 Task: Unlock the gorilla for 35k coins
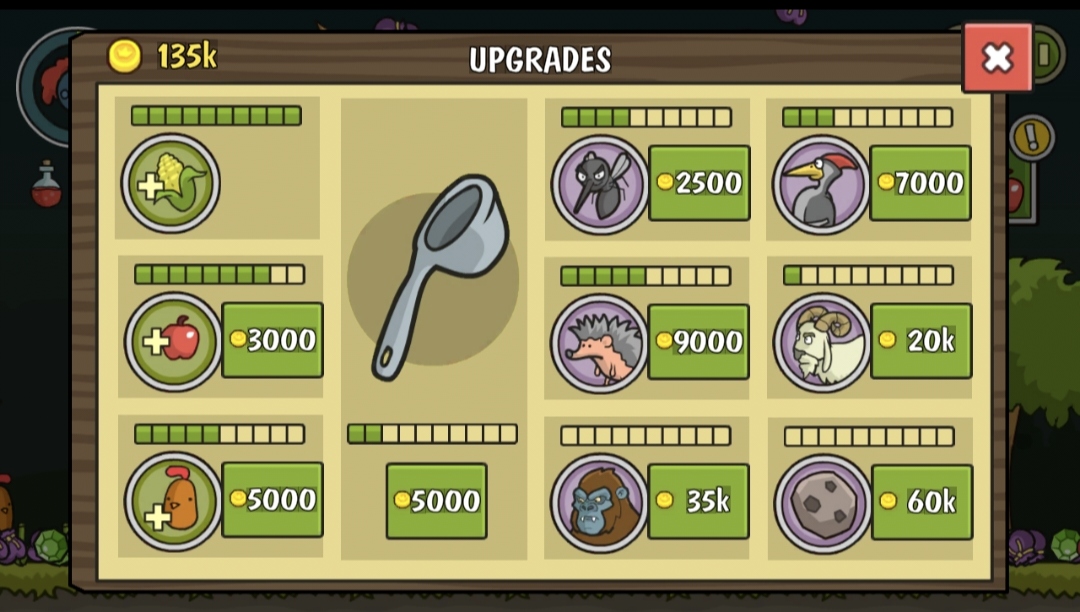click(x=698, y=501)
